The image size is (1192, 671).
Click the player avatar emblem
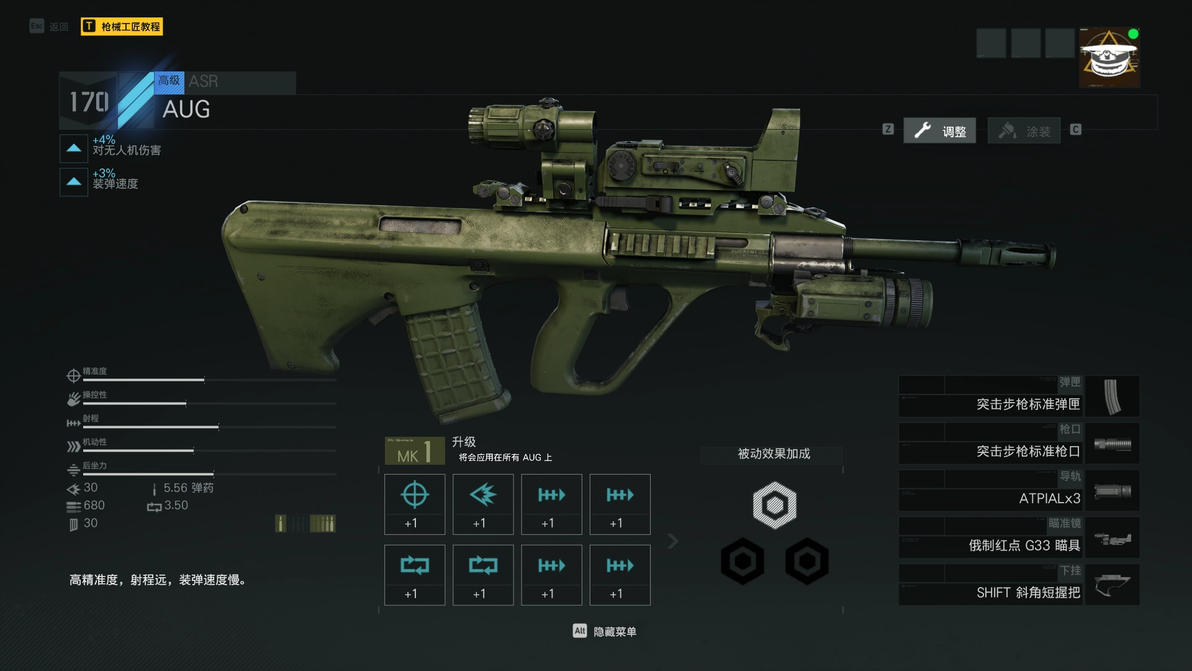click(x=1109, y=58)
